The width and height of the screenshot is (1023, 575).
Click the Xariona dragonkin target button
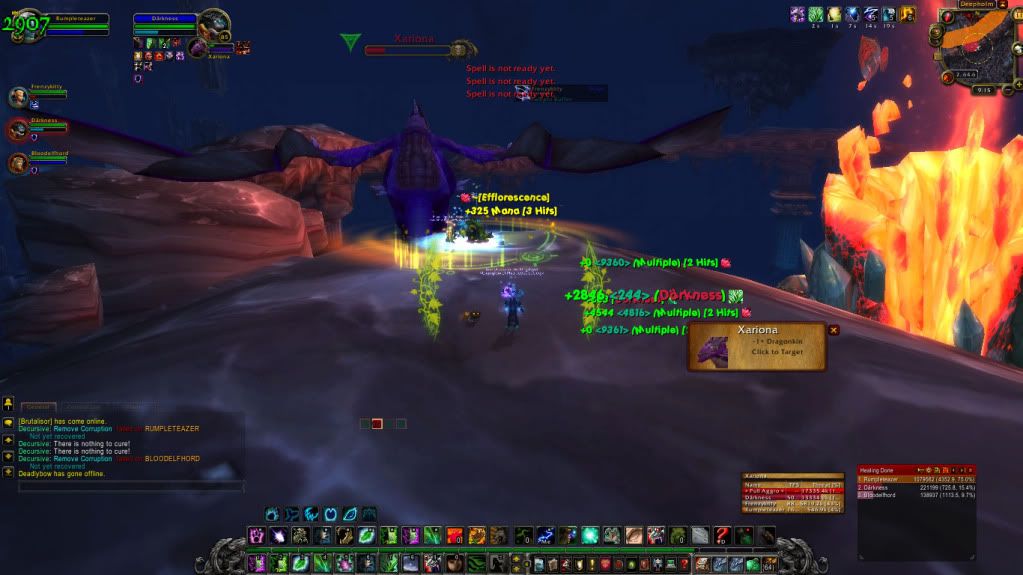756,346
